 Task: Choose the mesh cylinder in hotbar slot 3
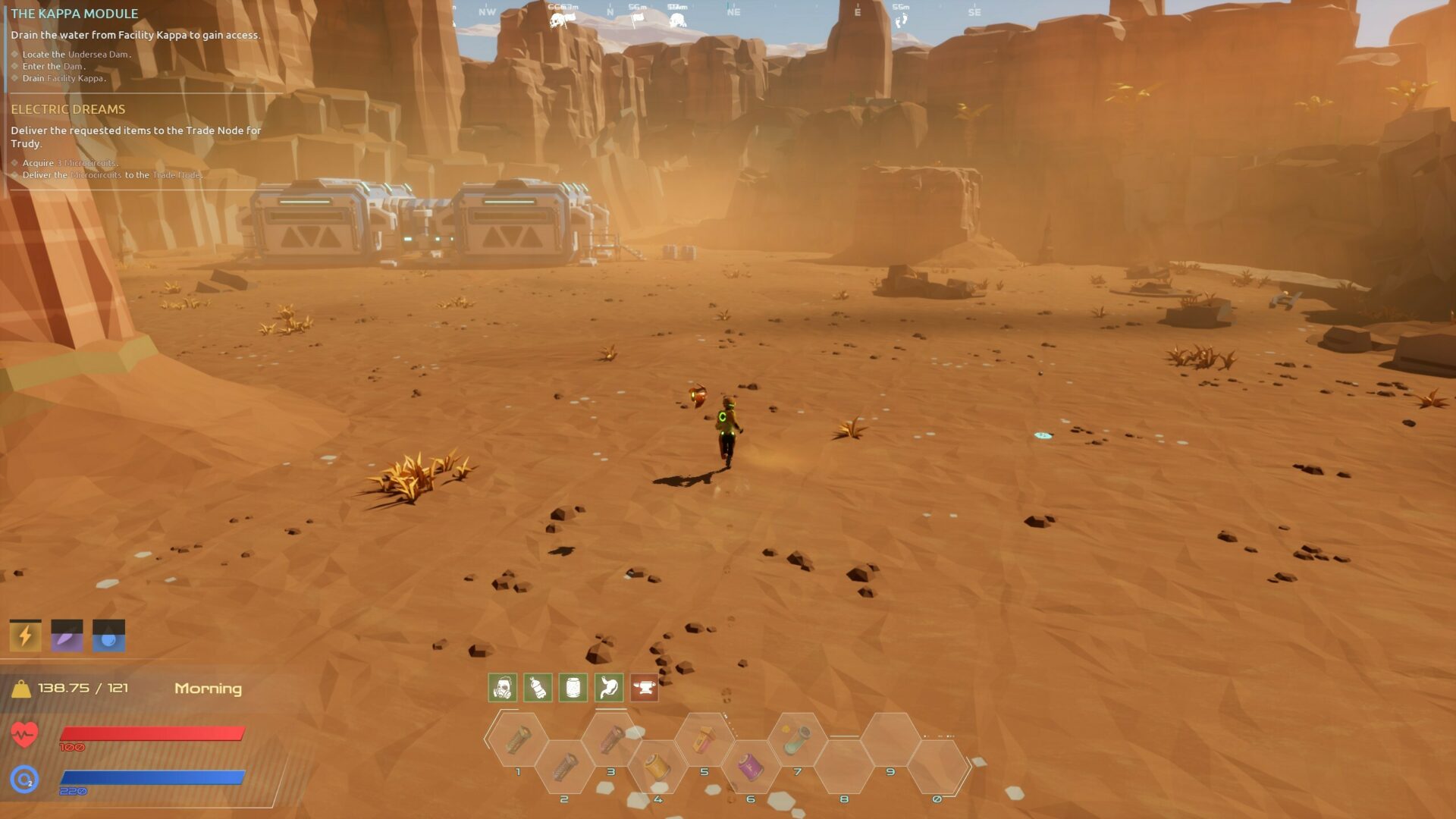pyautogui.click(x=611, y=739)
